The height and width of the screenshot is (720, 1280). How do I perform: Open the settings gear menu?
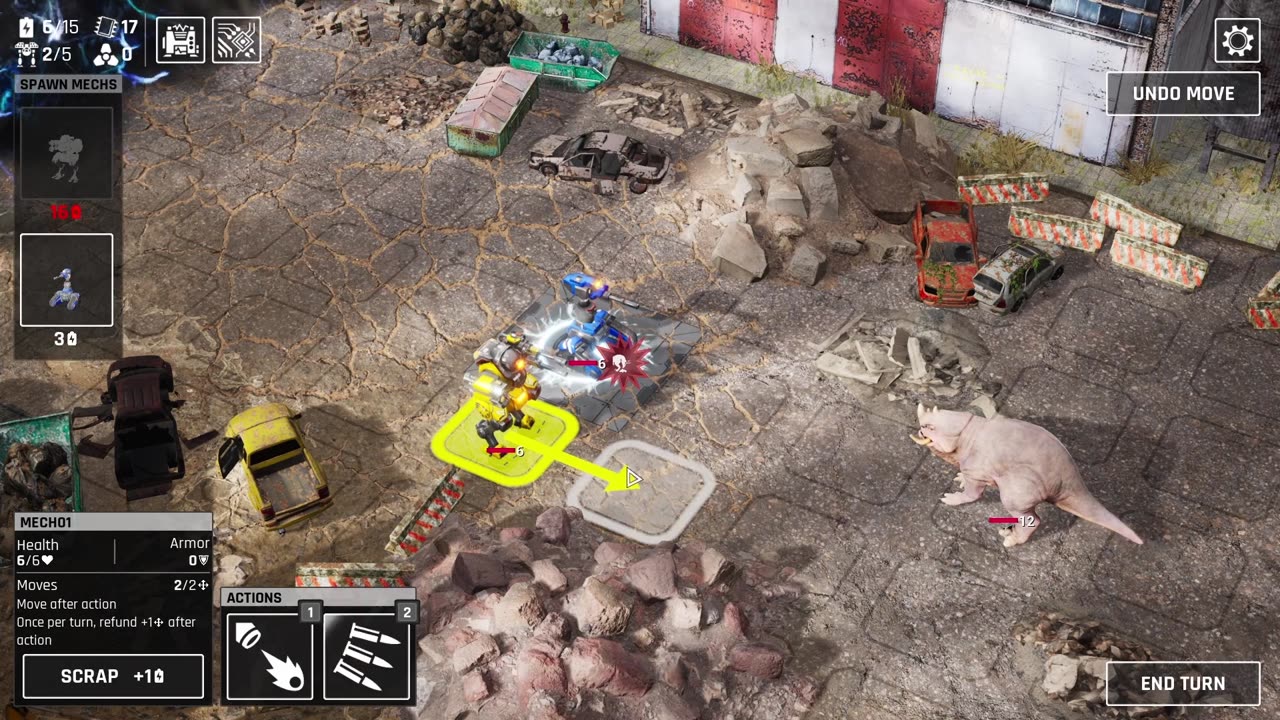coord(1237,41)
